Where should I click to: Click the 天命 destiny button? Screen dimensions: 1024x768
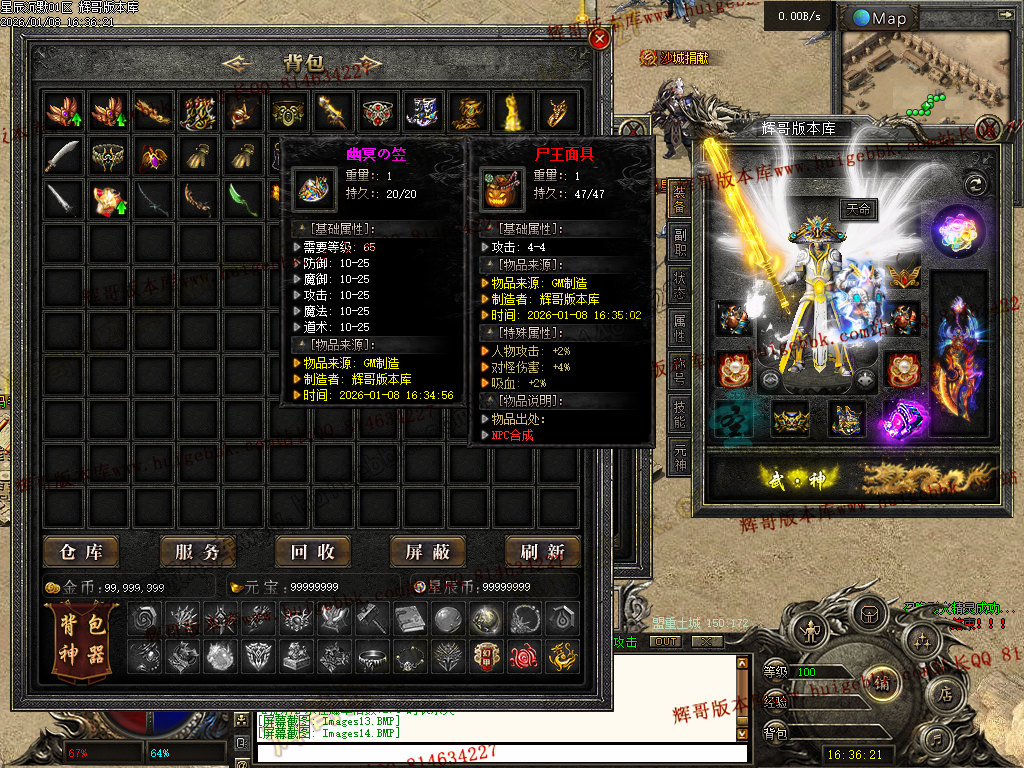coord(858,210)
